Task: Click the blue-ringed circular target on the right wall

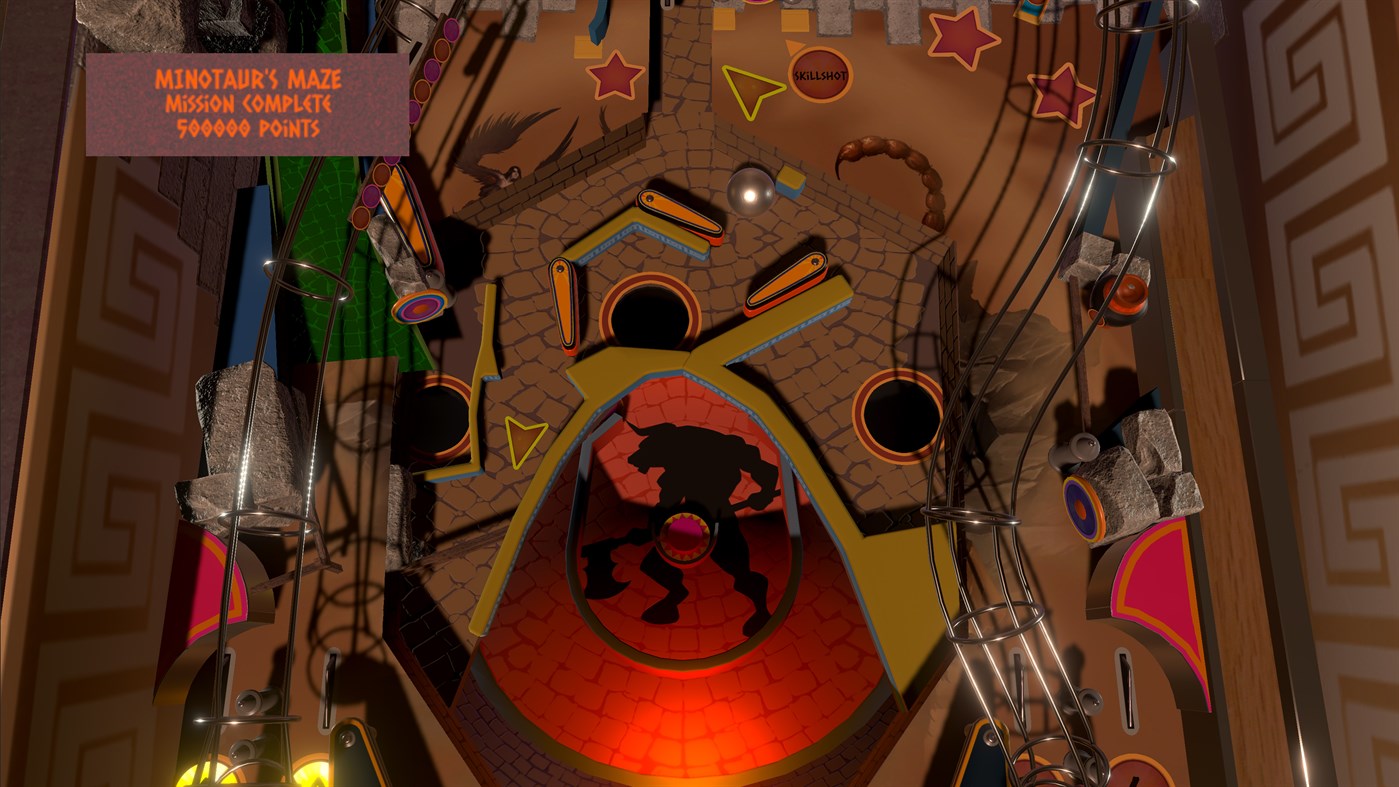Action: [x=1084, y=506]
